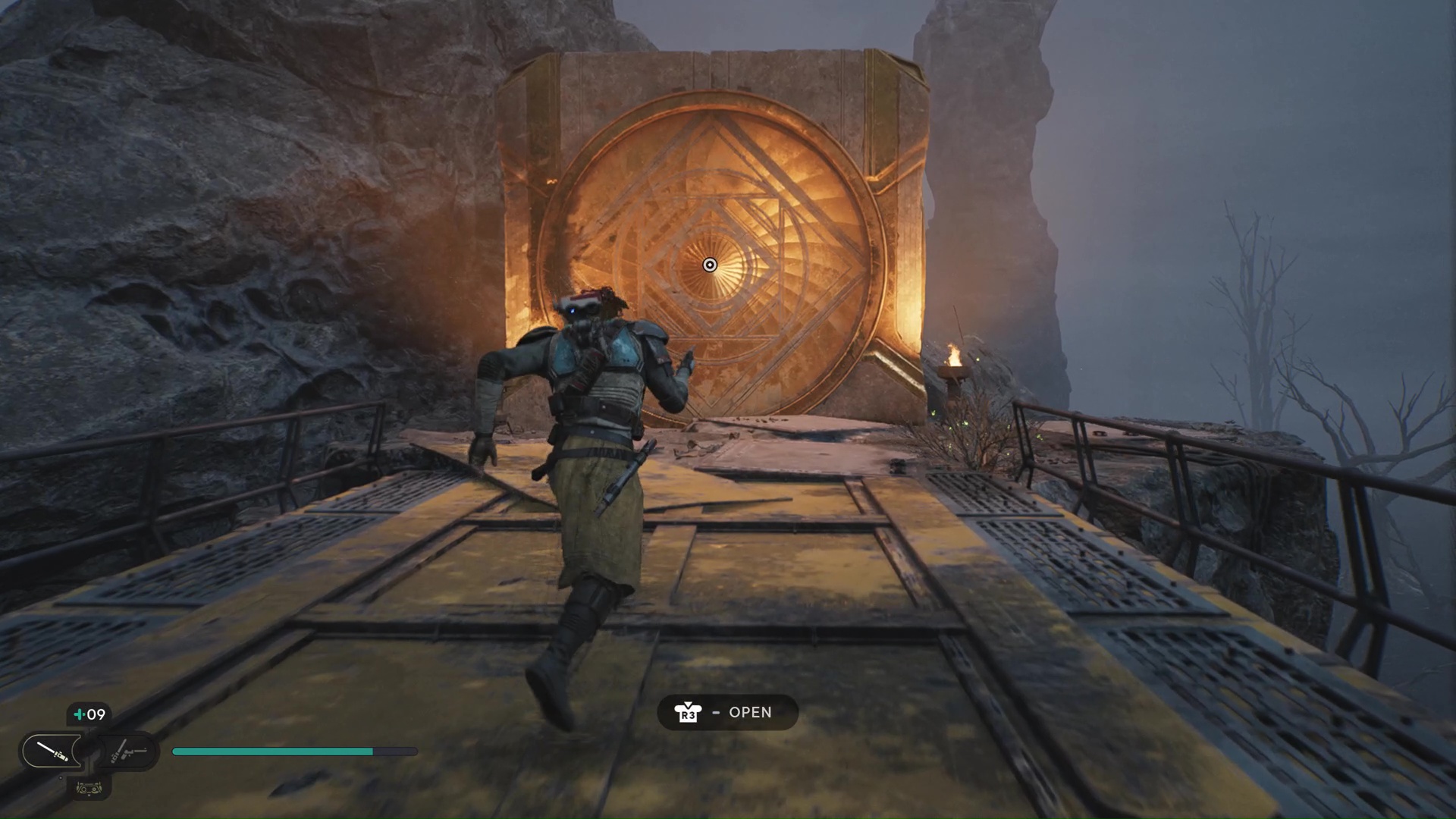This screenshot has height=819, width=1456.
Task: Click the teal health bar
Action: point(273,752)
